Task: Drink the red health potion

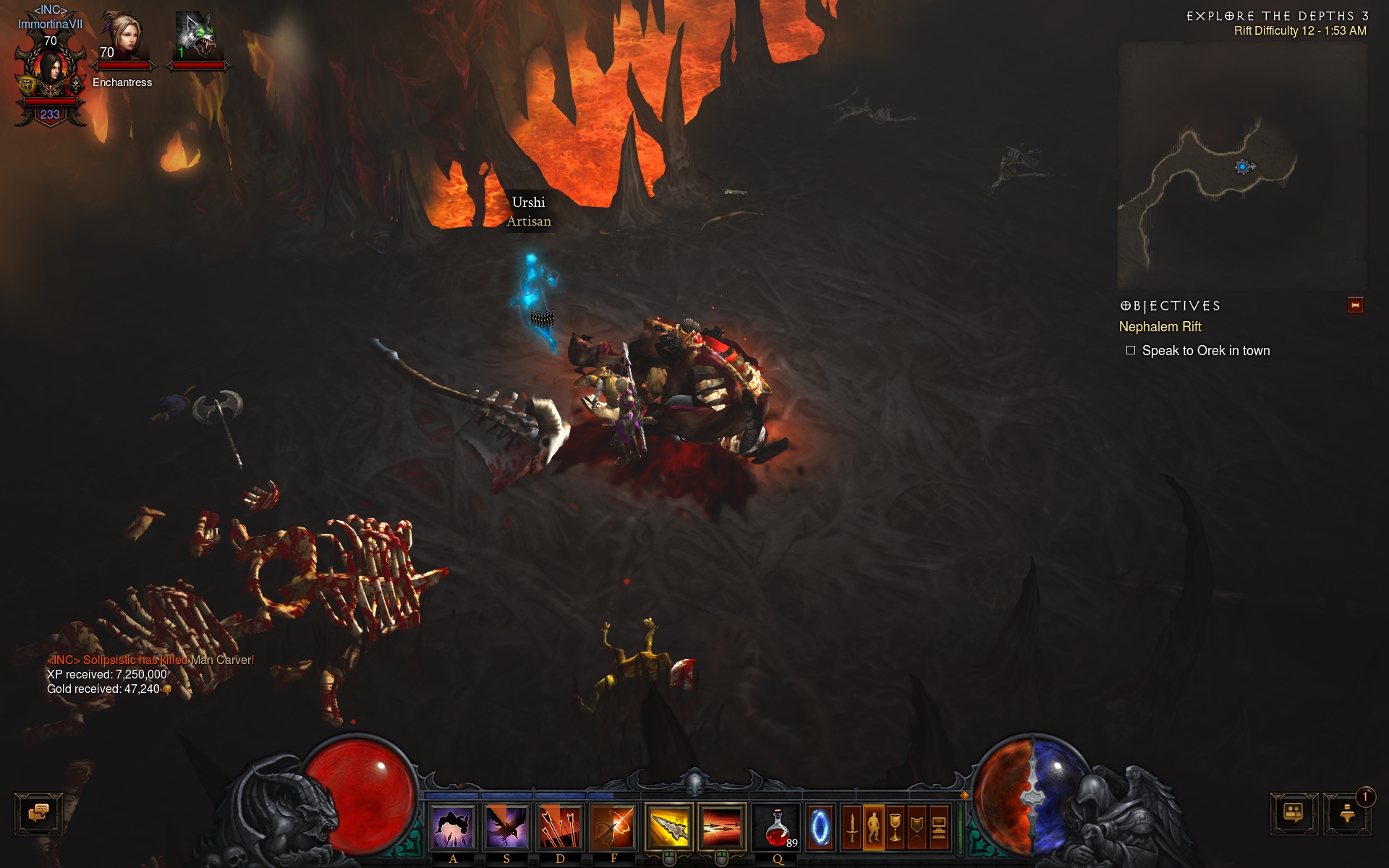Action: [777, 827]
